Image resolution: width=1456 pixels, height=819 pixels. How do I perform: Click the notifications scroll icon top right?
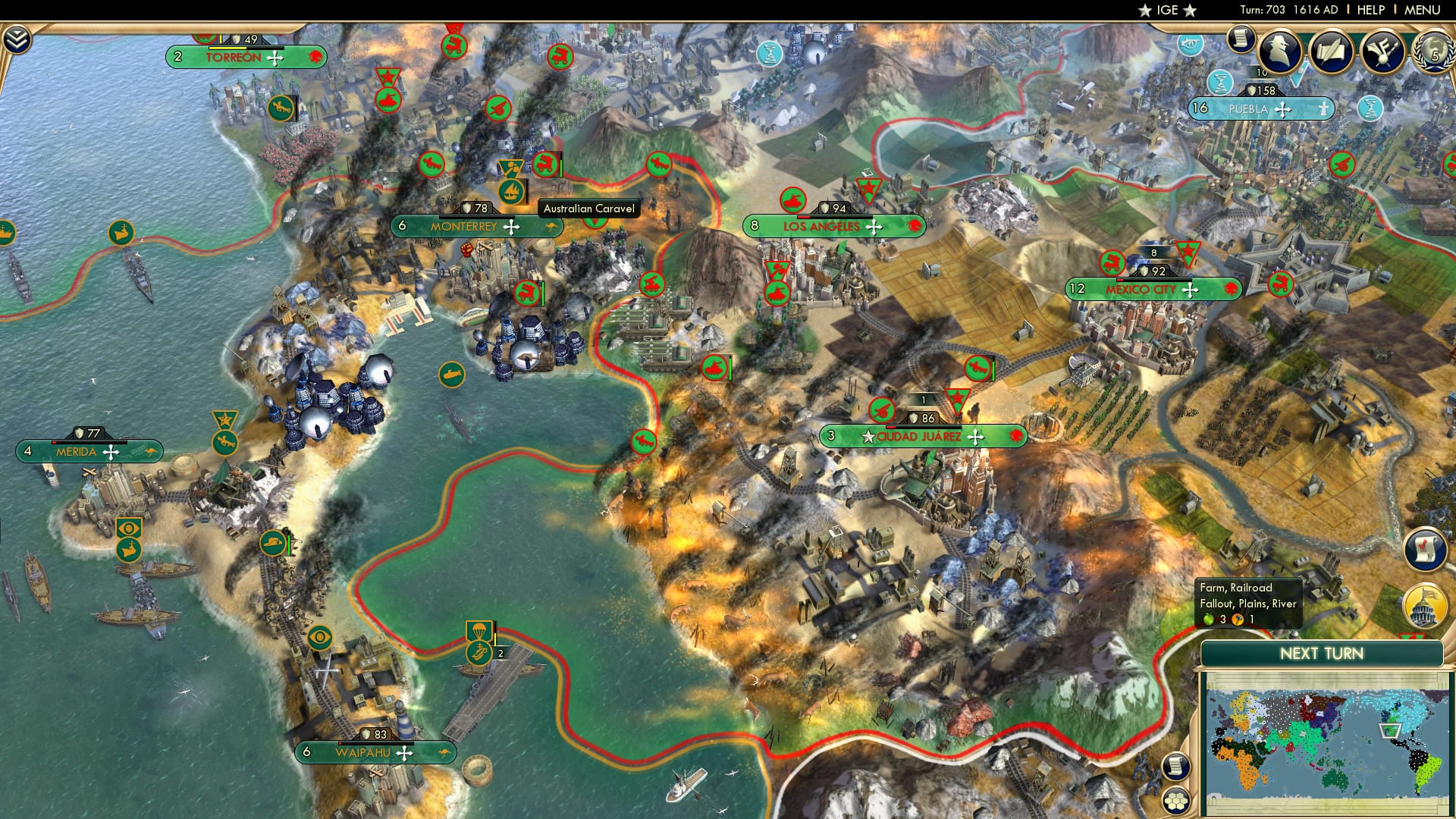click(1241, 39)
